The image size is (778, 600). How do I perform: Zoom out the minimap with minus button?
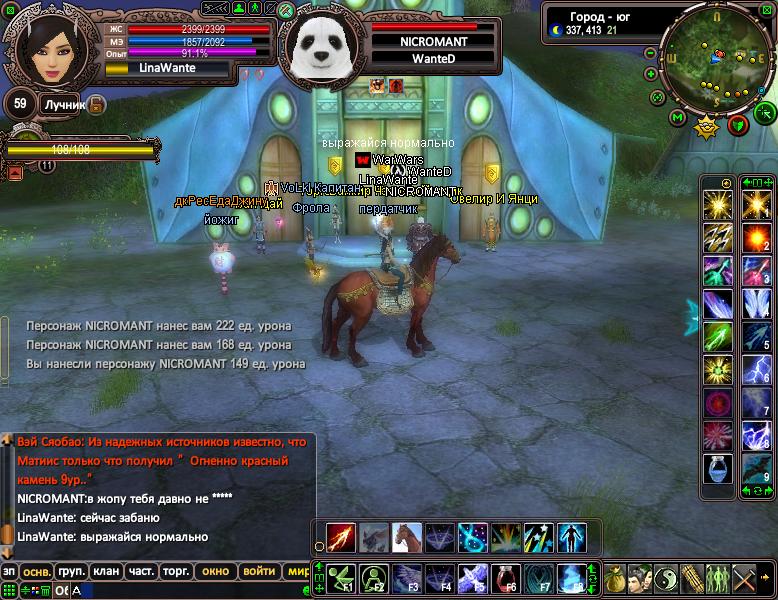651,52
